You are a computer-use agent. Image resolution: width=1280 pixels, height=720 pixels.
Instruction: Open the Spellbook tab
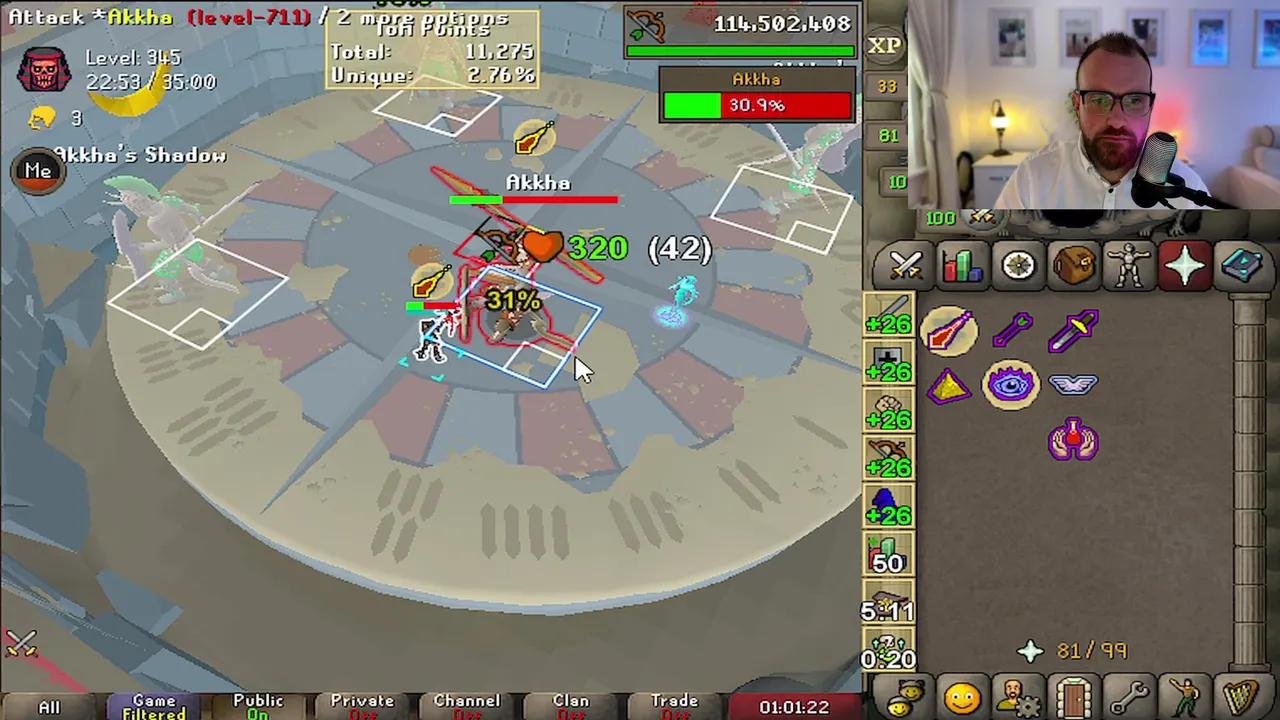click(x=1241, y=264)
